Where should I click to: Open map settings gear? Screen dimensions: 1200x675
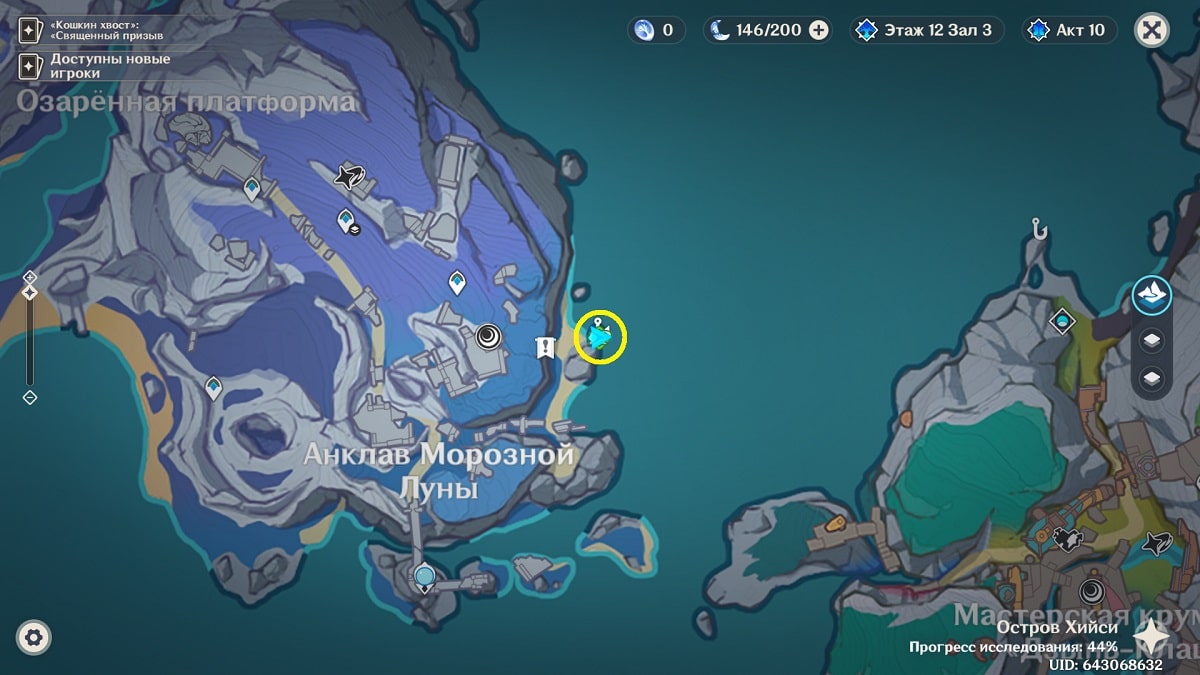(x=34, y=637)
